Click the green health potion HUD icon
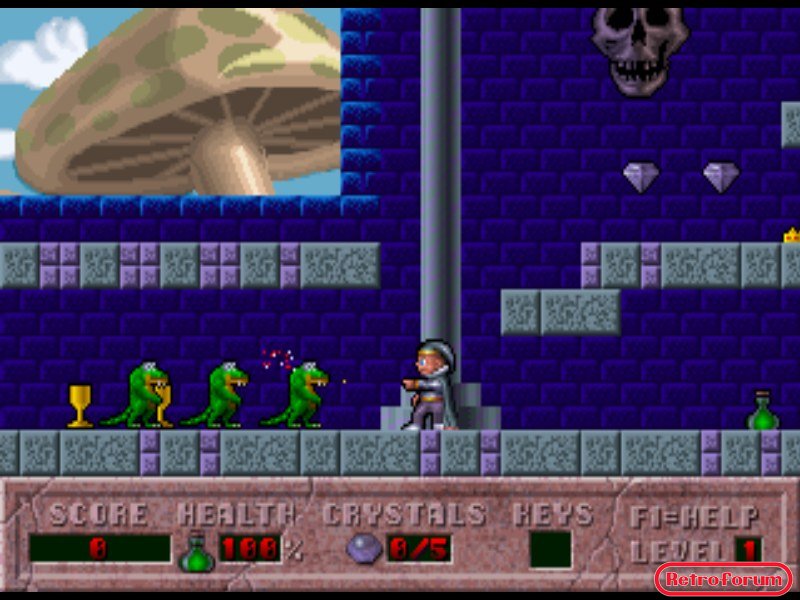 196,551
